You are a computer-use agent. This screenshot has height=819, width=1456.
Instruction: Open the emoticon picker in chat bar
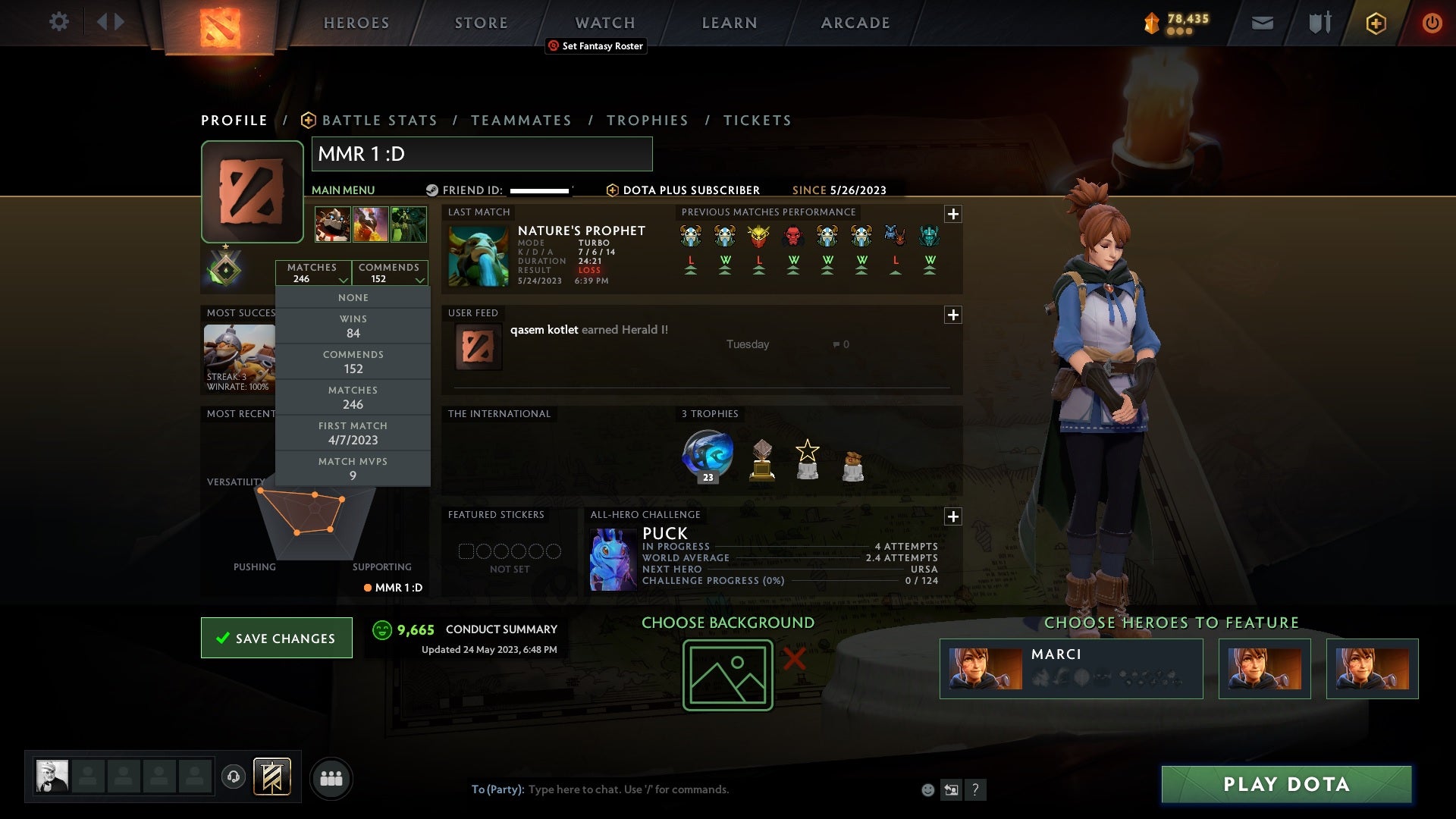[927, 789]
